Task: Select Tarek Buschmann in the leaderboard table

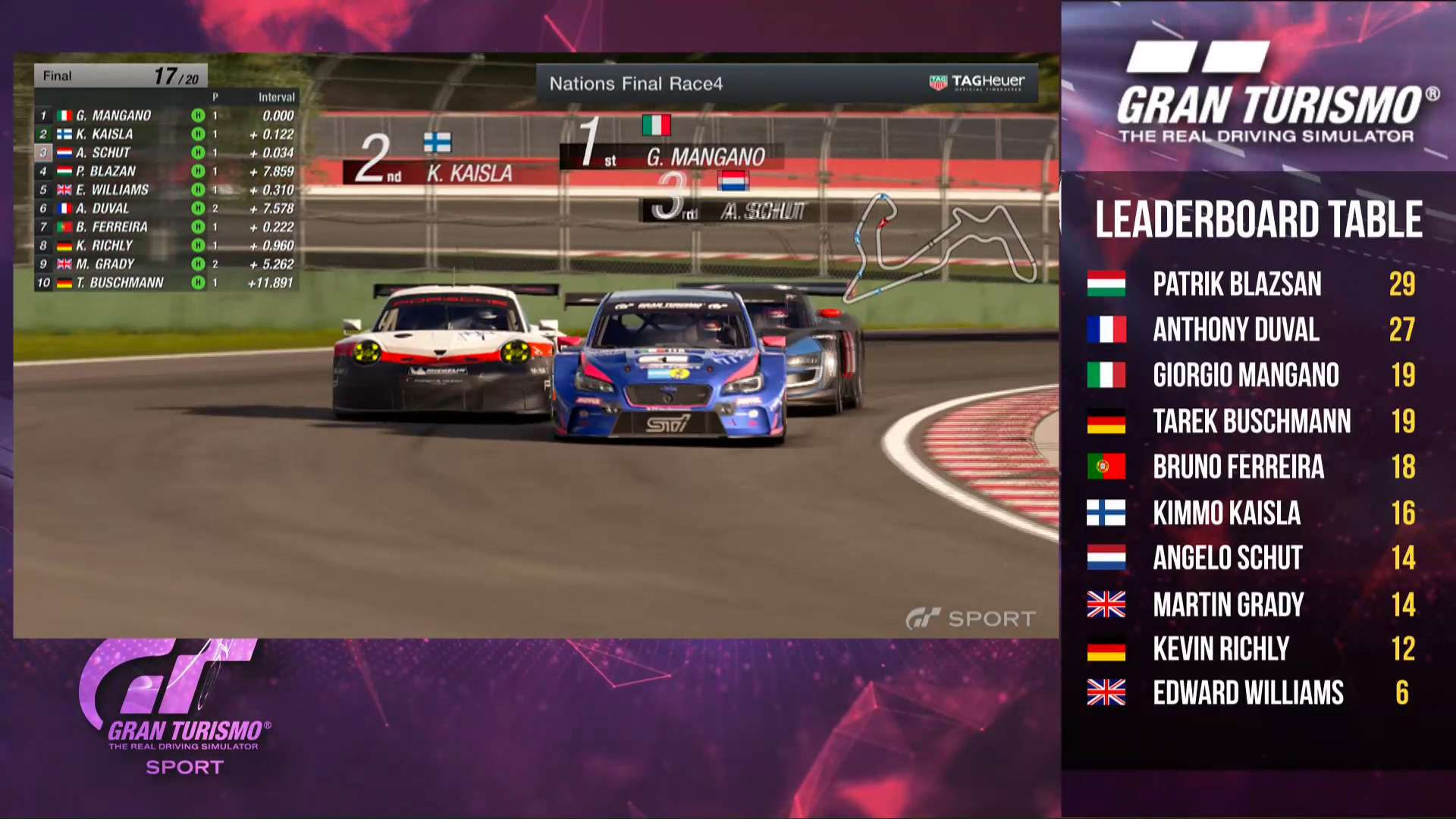Action: pos(1251,421)
